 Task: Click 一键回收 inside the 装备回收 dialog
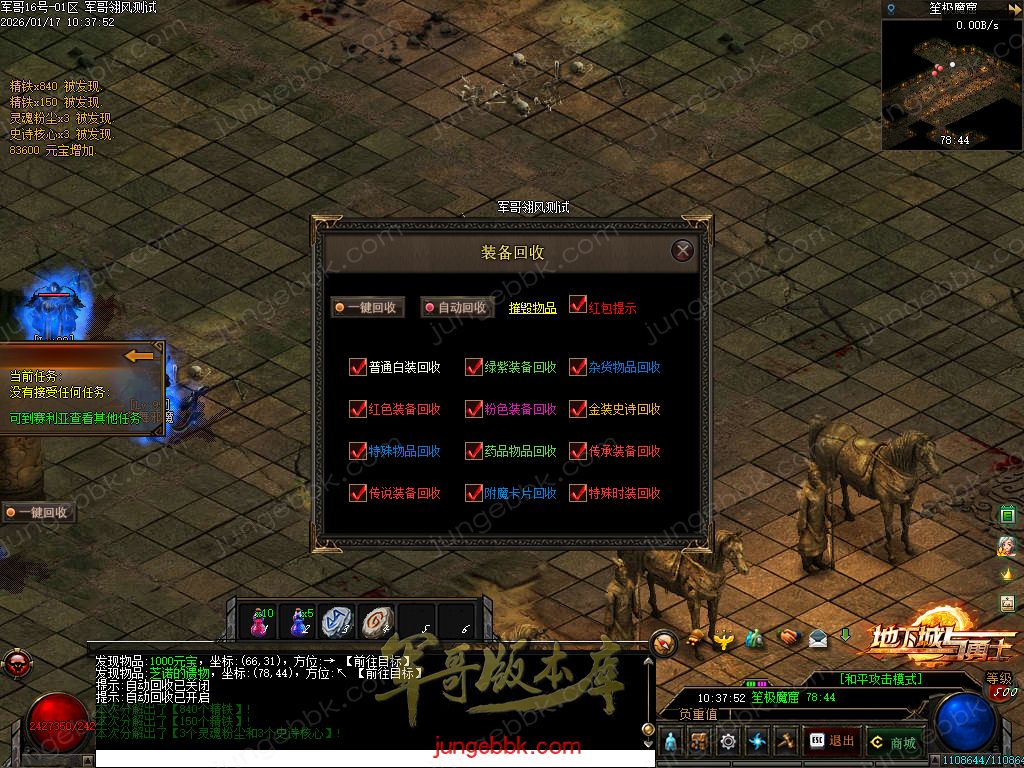pos(368,308)
